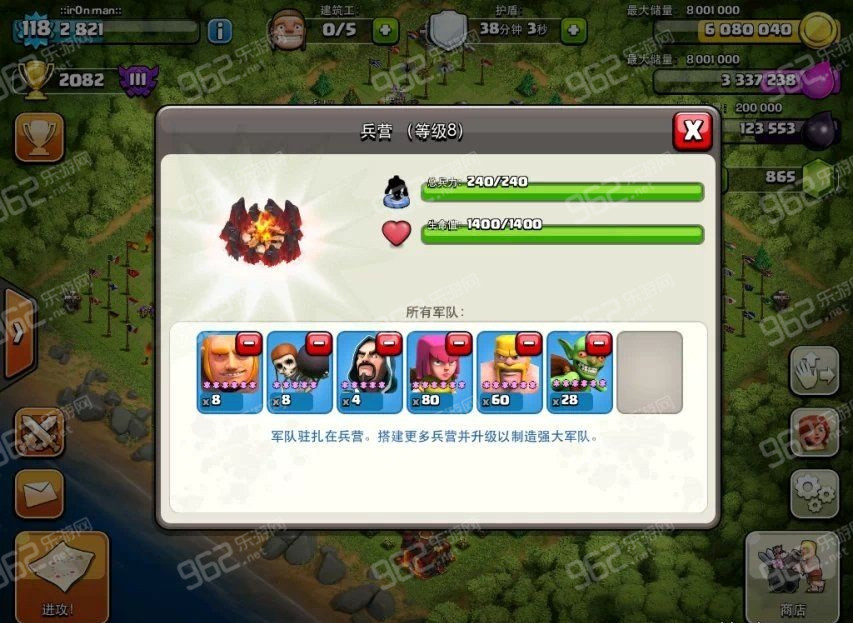This screenshot has height=623, width=853.
Task: Click the red-haired hero portrait button
Action: 814,433
